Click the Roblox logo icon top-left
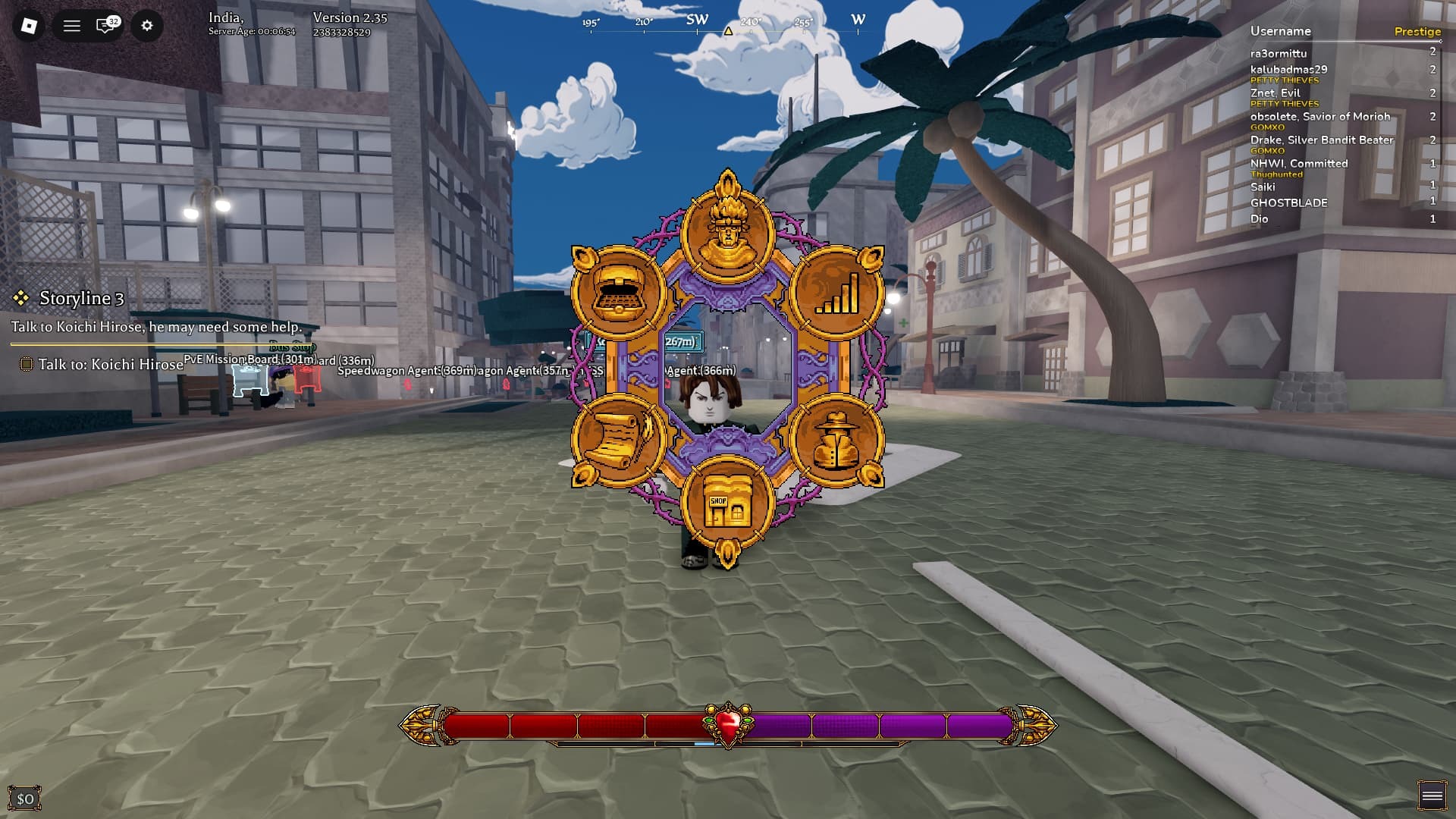The height and width of the screenshot is (819, 1456). coord(27,25)
